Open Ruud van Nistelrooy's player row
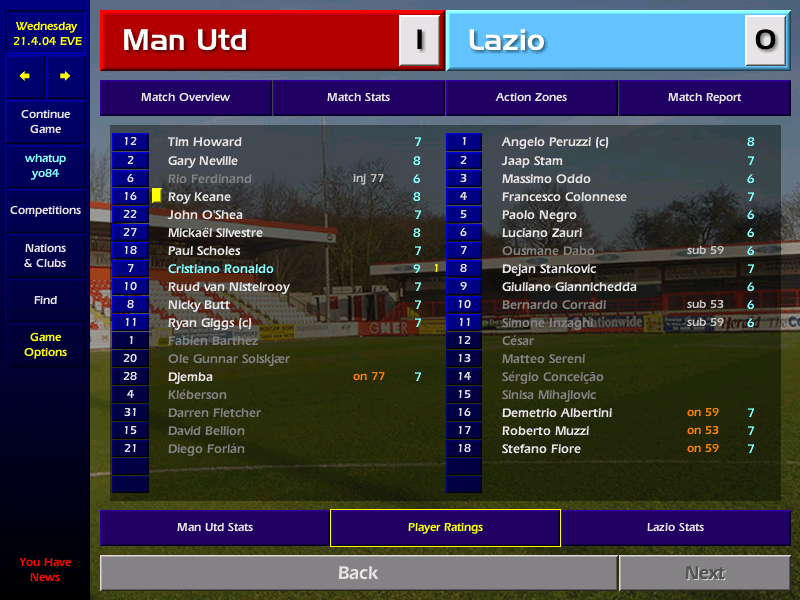 coord(228,287)
